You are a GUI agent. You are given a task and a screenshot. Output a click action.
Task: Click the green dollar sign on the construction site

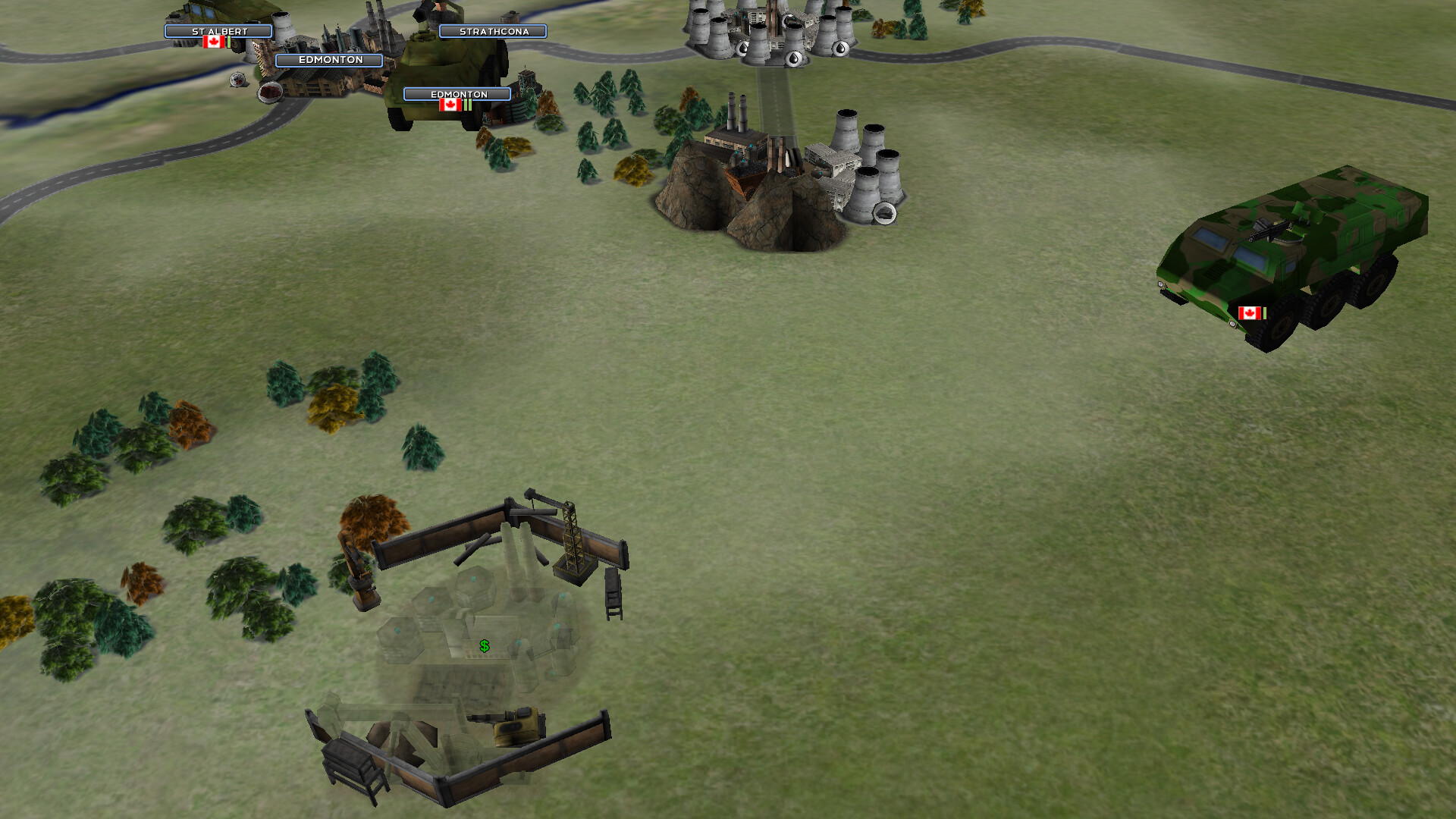(x=483, y=646)
